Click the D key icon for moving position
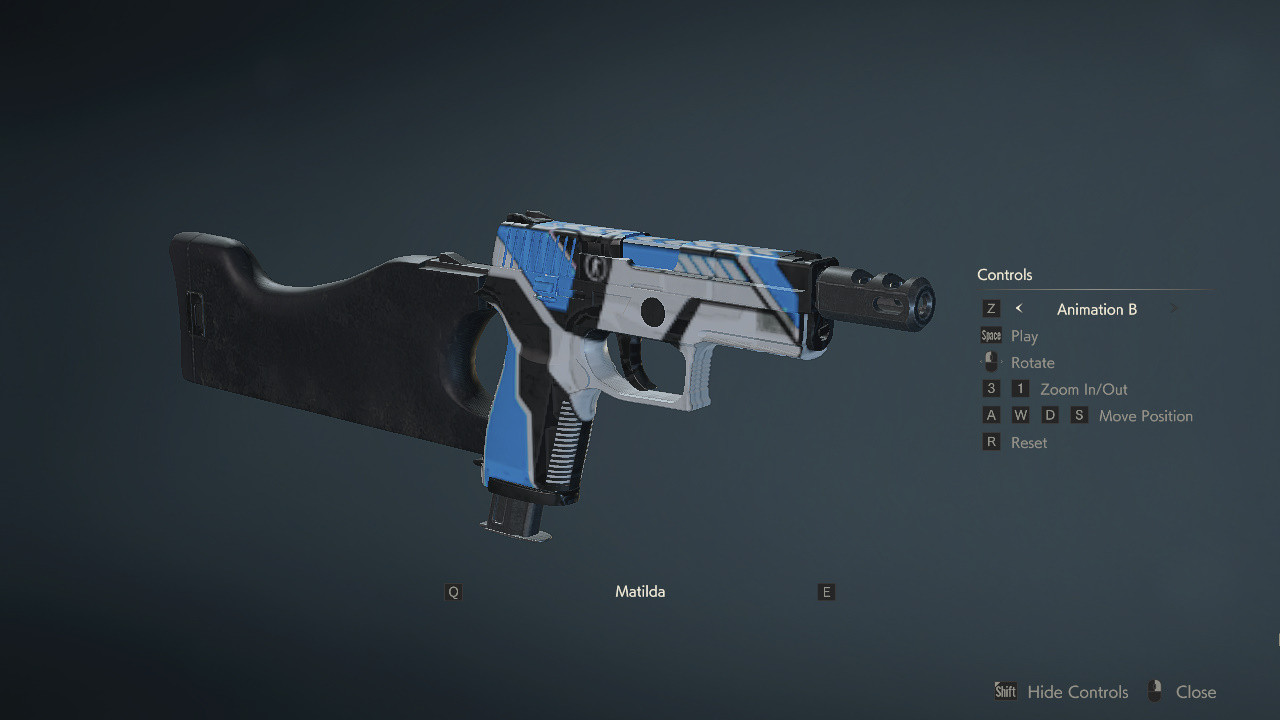1280x720 pixels. point(1050,414)
